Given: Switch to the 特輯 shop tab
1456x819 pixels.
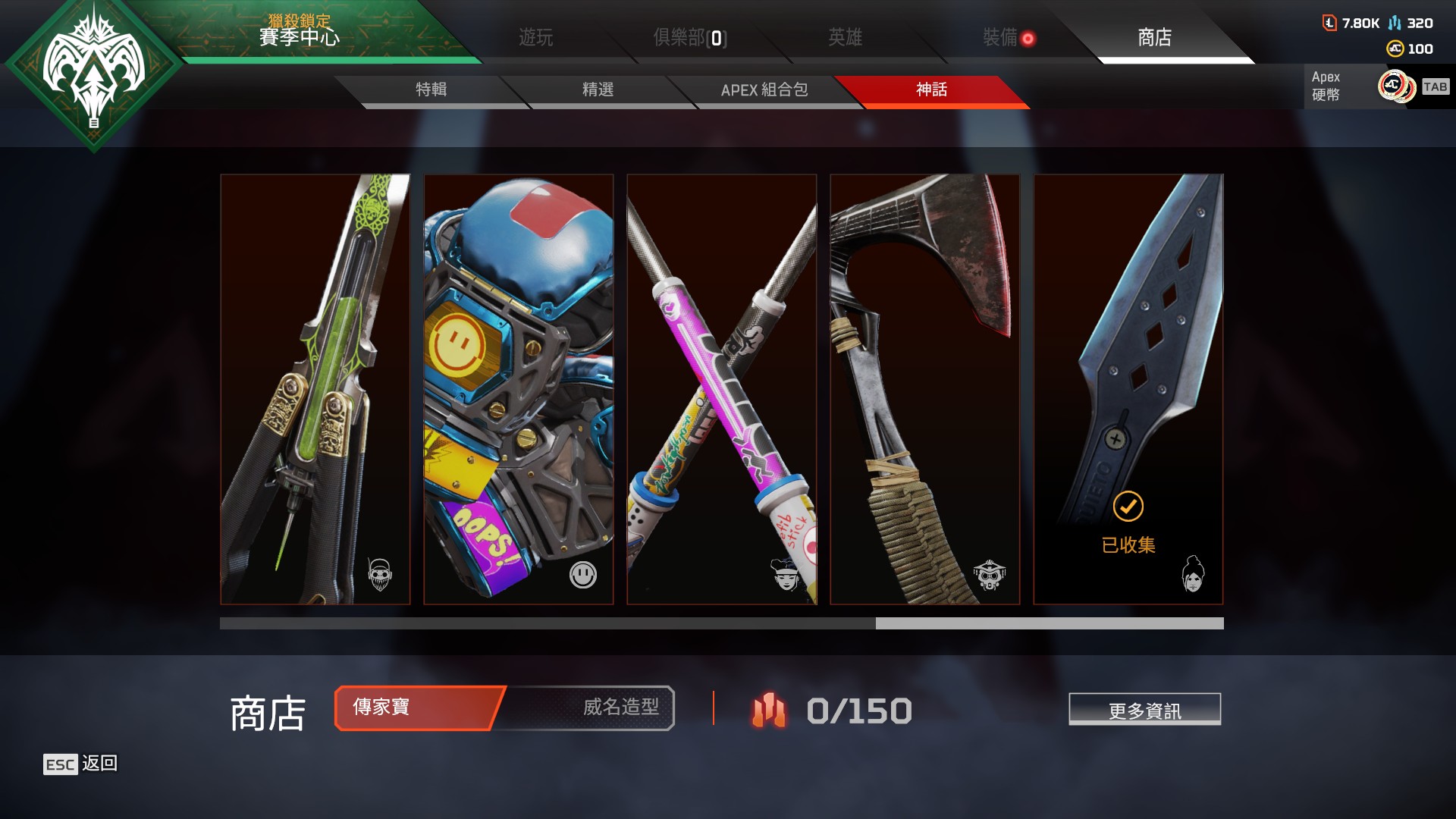Looking at the screenshot, I should (x=430, y=89).
